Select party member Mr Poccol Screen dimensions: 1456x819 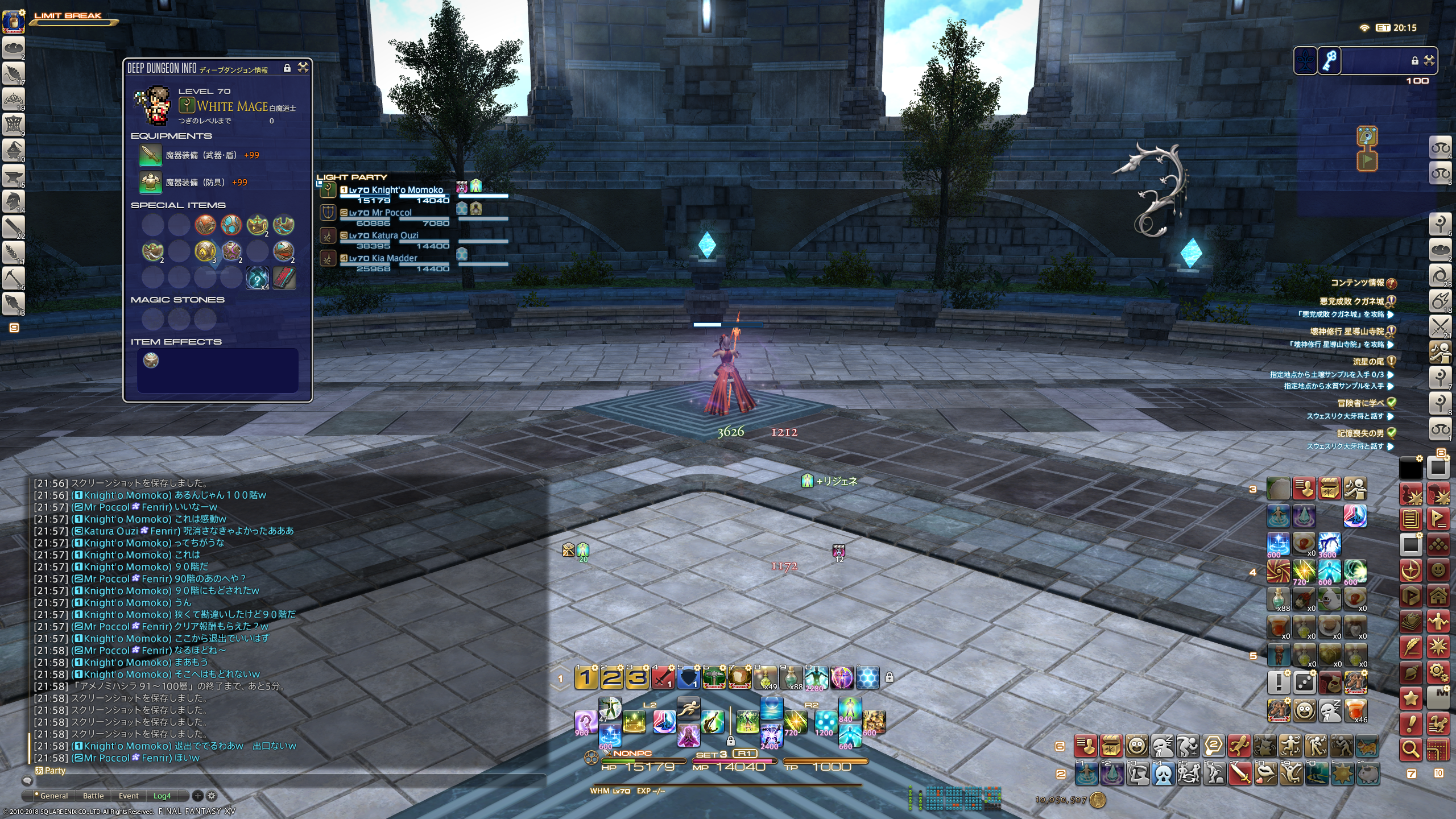pyautogui.click(x=391, y=213)
